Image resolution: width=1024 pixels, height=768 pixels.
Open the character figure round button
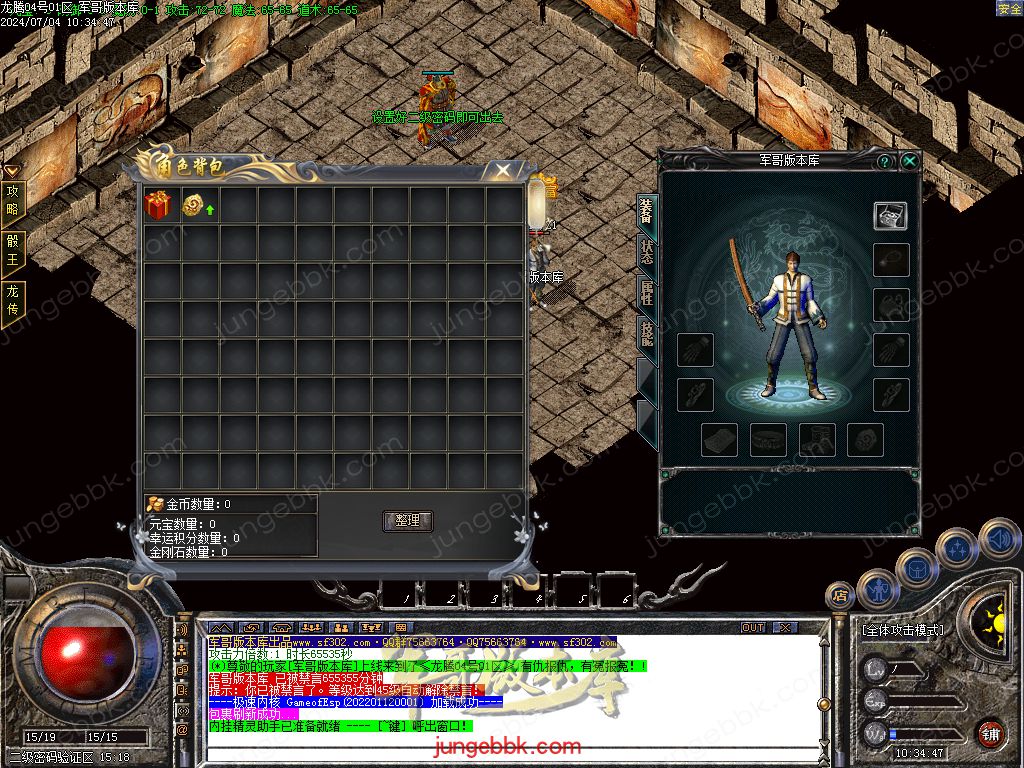coord(876,589)
